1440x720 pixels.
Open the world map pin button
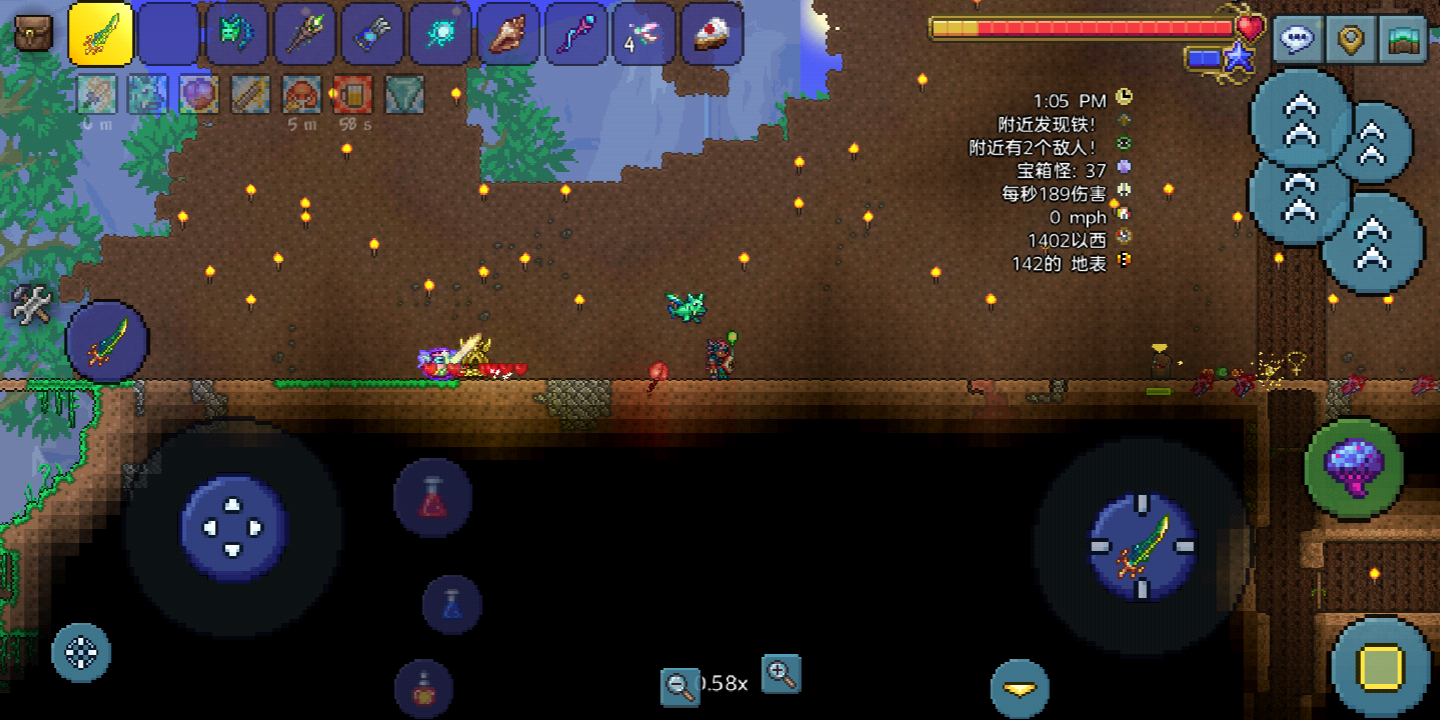tap(1351, 40)
